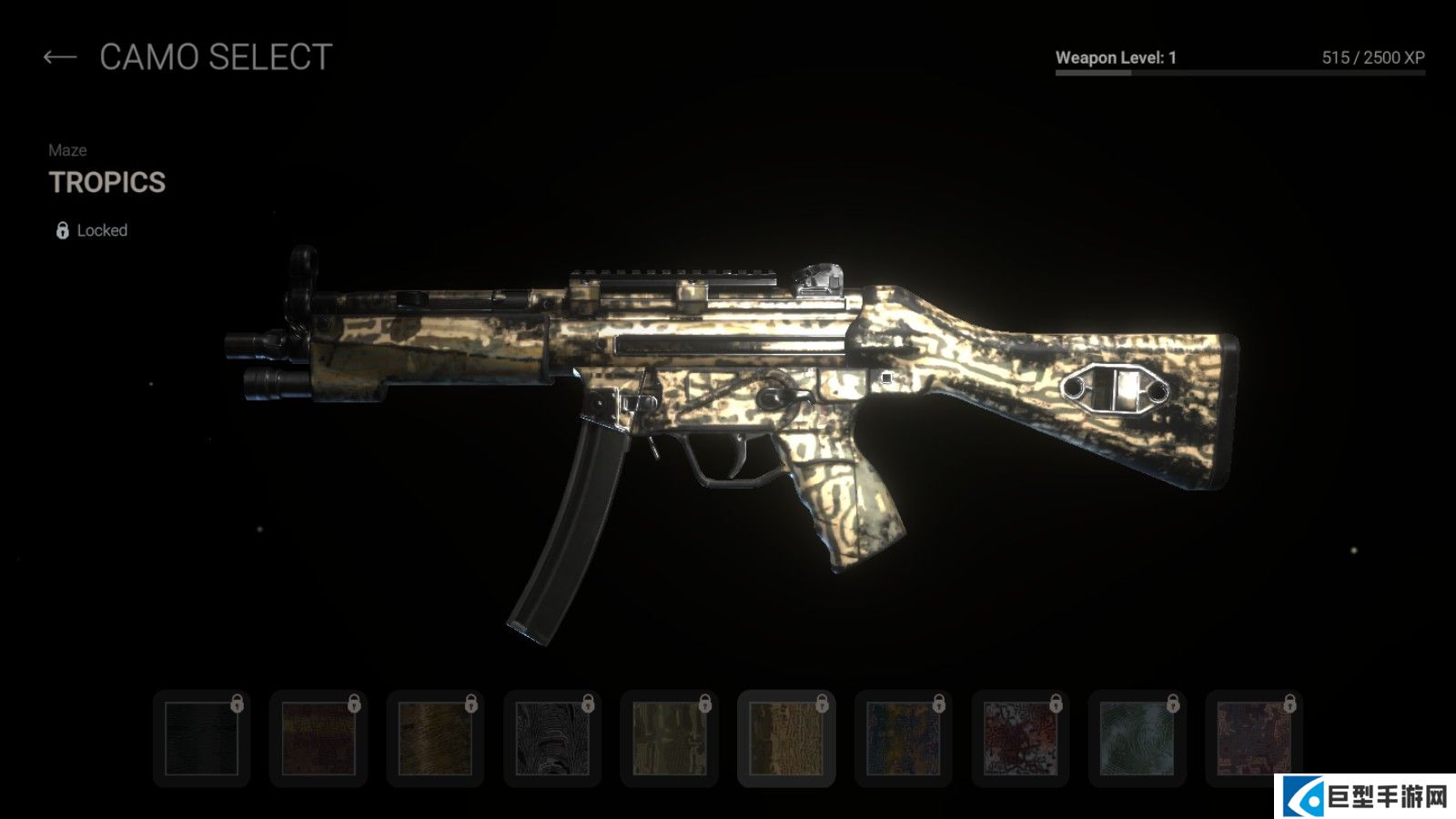The width and height of the screenshot is (1456, 819).
Task: Select the plain black camo thumbnail
Action: click(x=201, y=738)
